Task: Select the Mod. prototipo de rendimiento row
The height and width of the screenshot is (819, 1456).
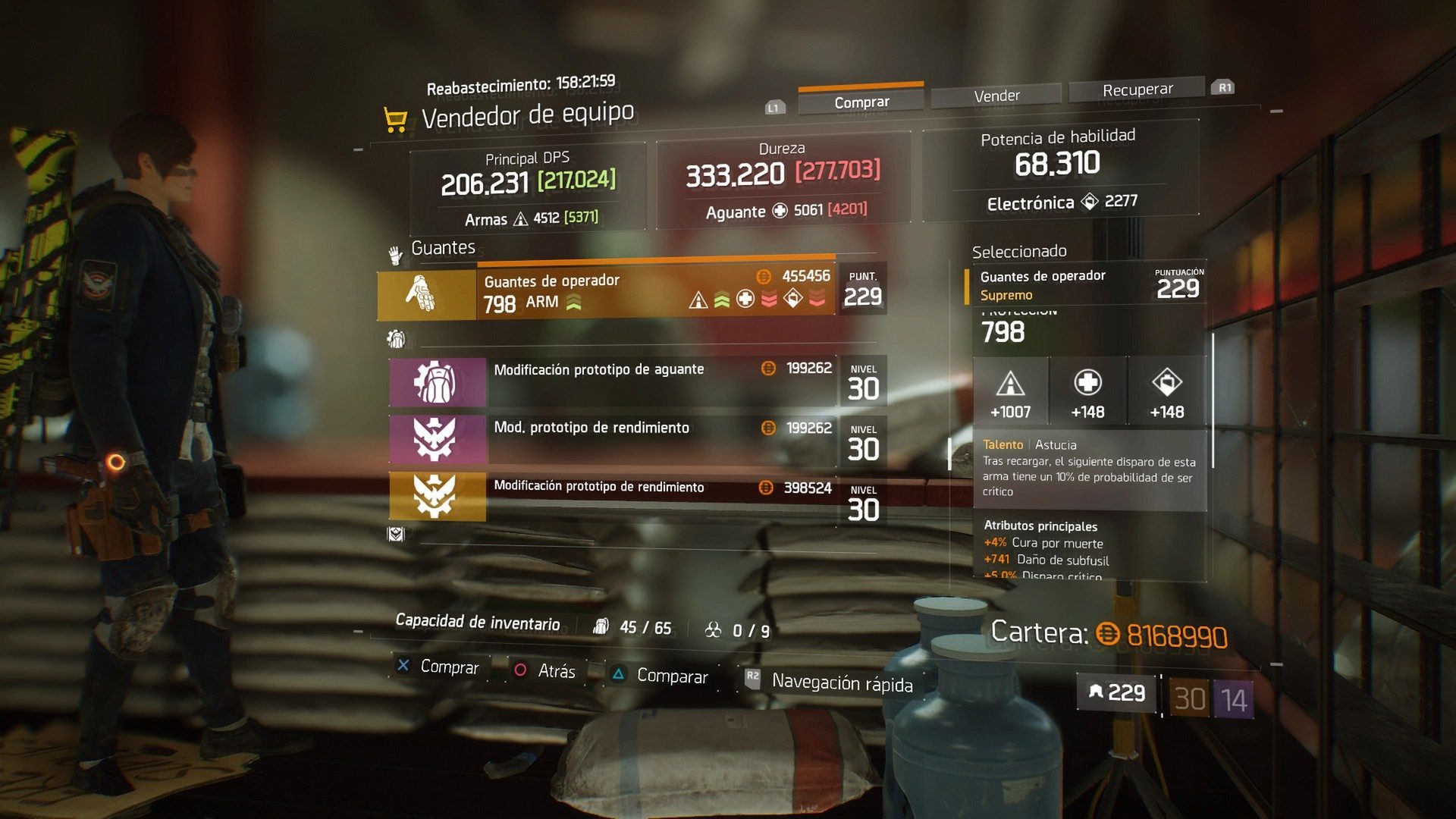Action: [613, 439]
